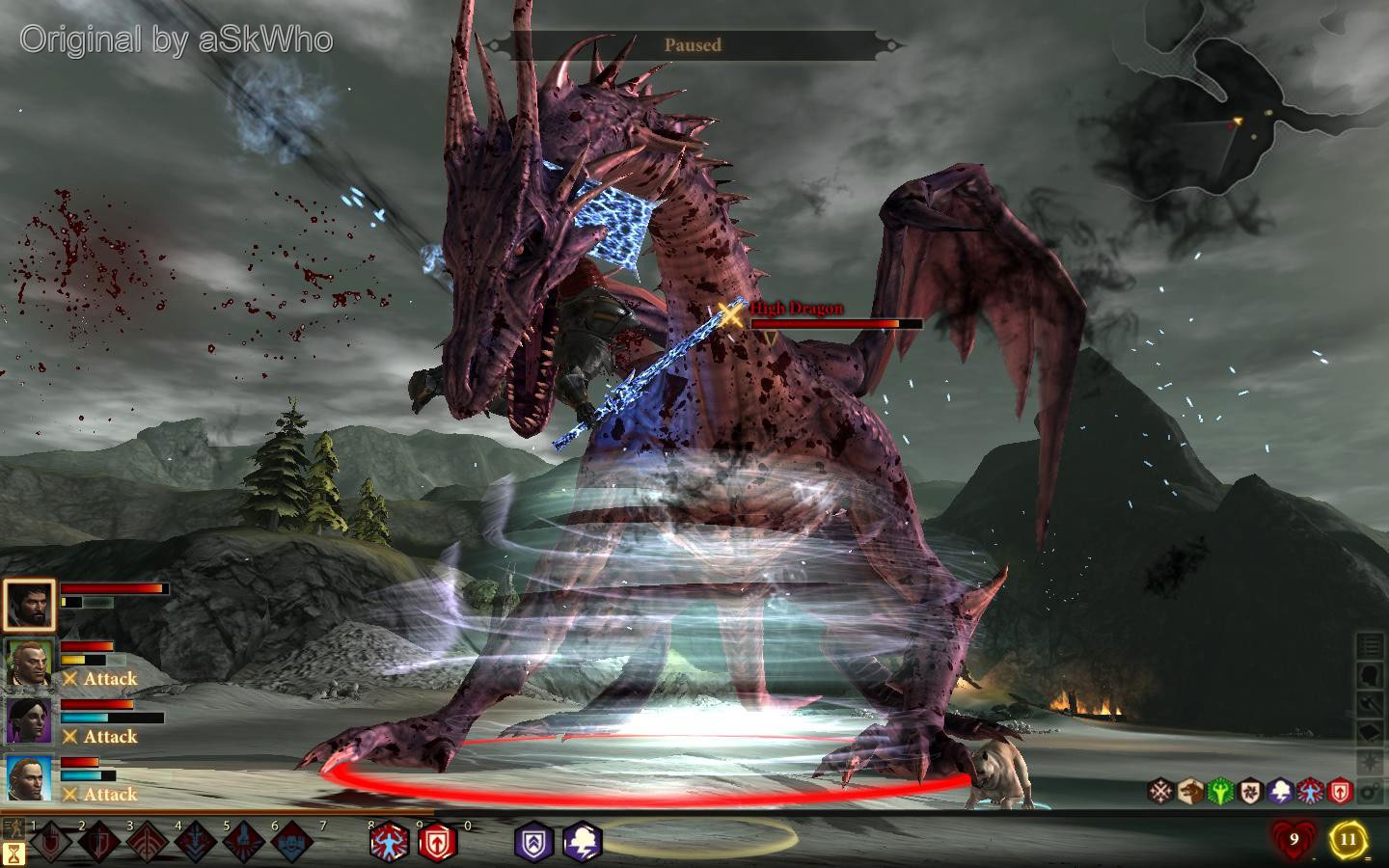The image size is (1389, 868).
Task: Toggle the running-figure party movement button
Action: (x=14, y=828)
